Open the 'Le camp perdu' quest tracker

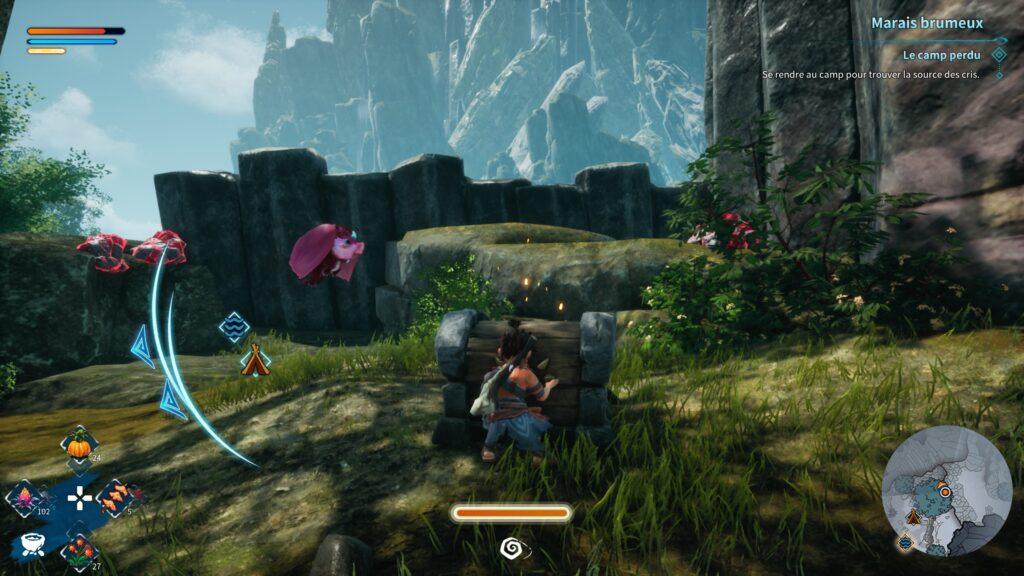[x=939, y=55]
